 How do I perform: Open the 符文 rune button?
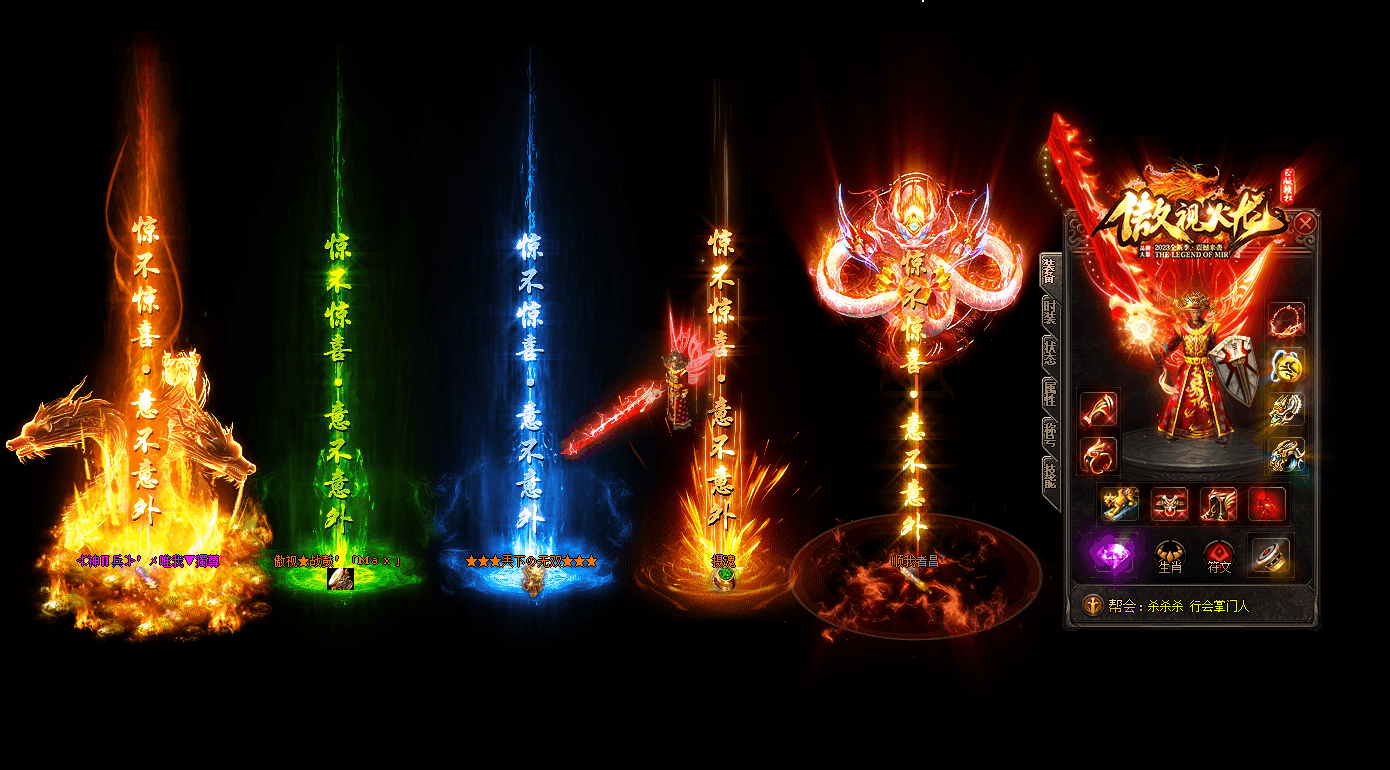tap(1219, 555)
